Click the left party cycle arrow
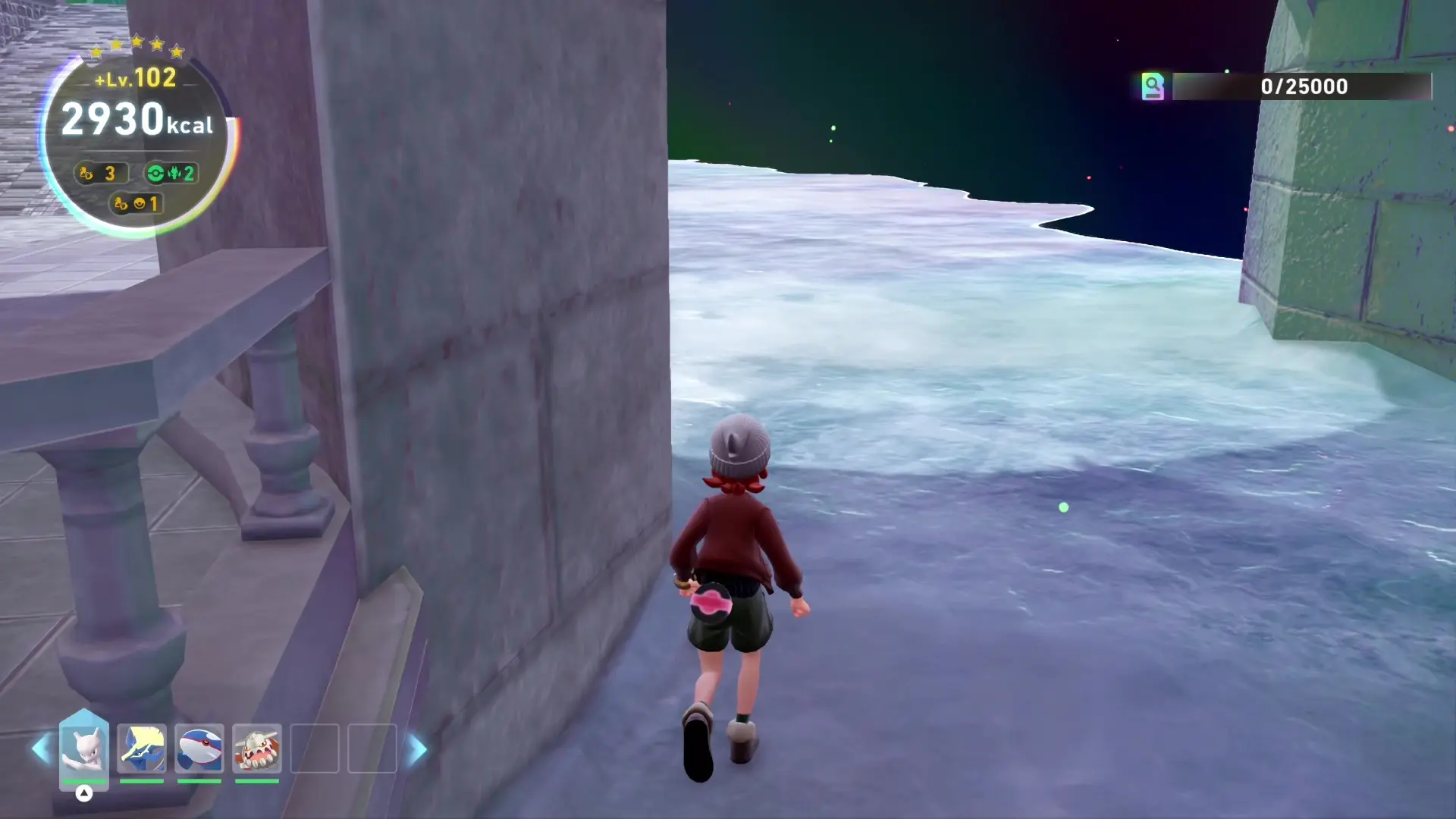 tap(41, 749)
